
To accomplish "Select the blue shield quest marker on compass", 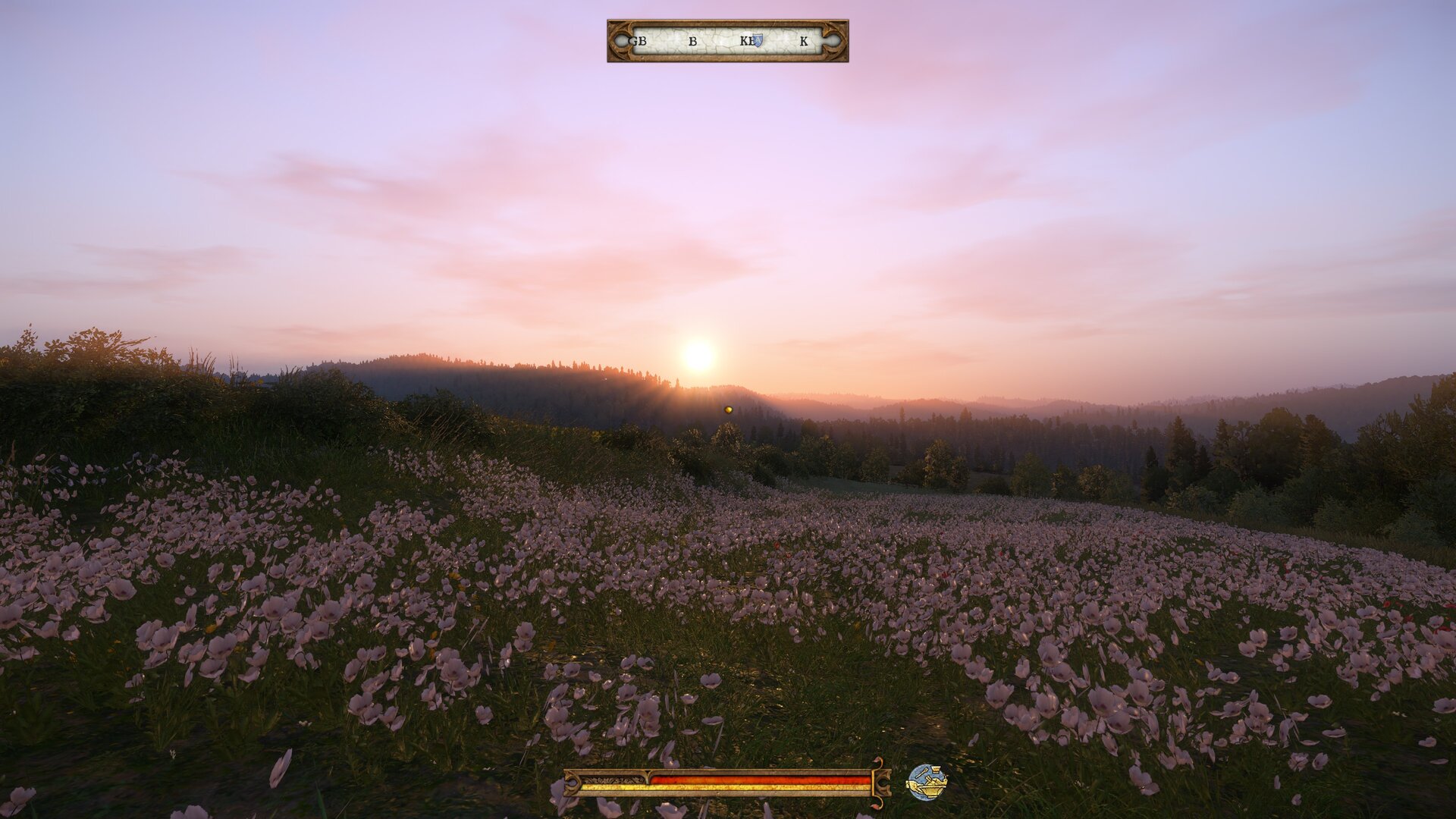I will (x=757, y=41).
